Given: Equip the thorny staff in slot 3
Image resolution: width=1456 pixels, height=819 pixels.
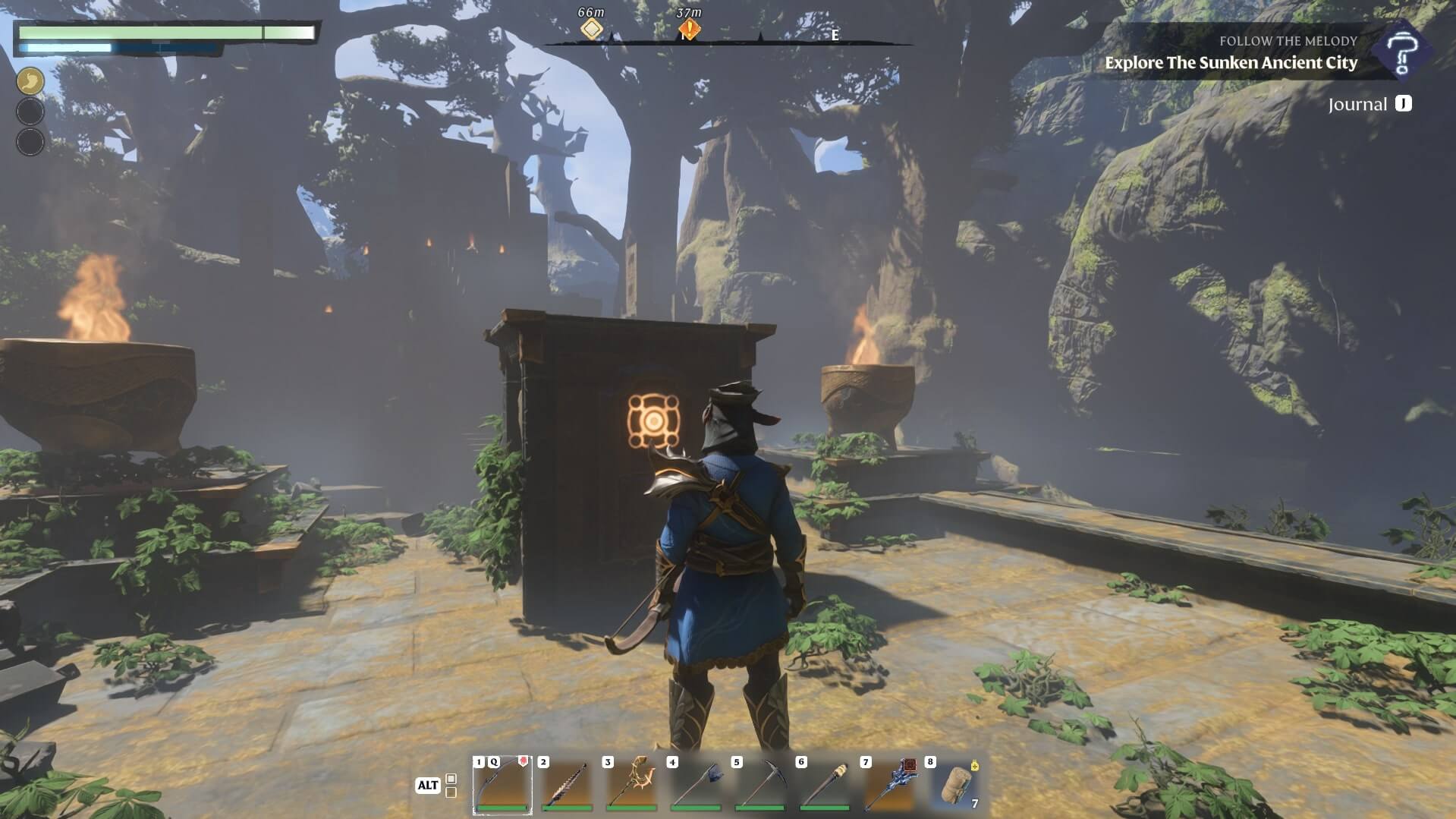Looking at the screenshot, I should 631,784.
